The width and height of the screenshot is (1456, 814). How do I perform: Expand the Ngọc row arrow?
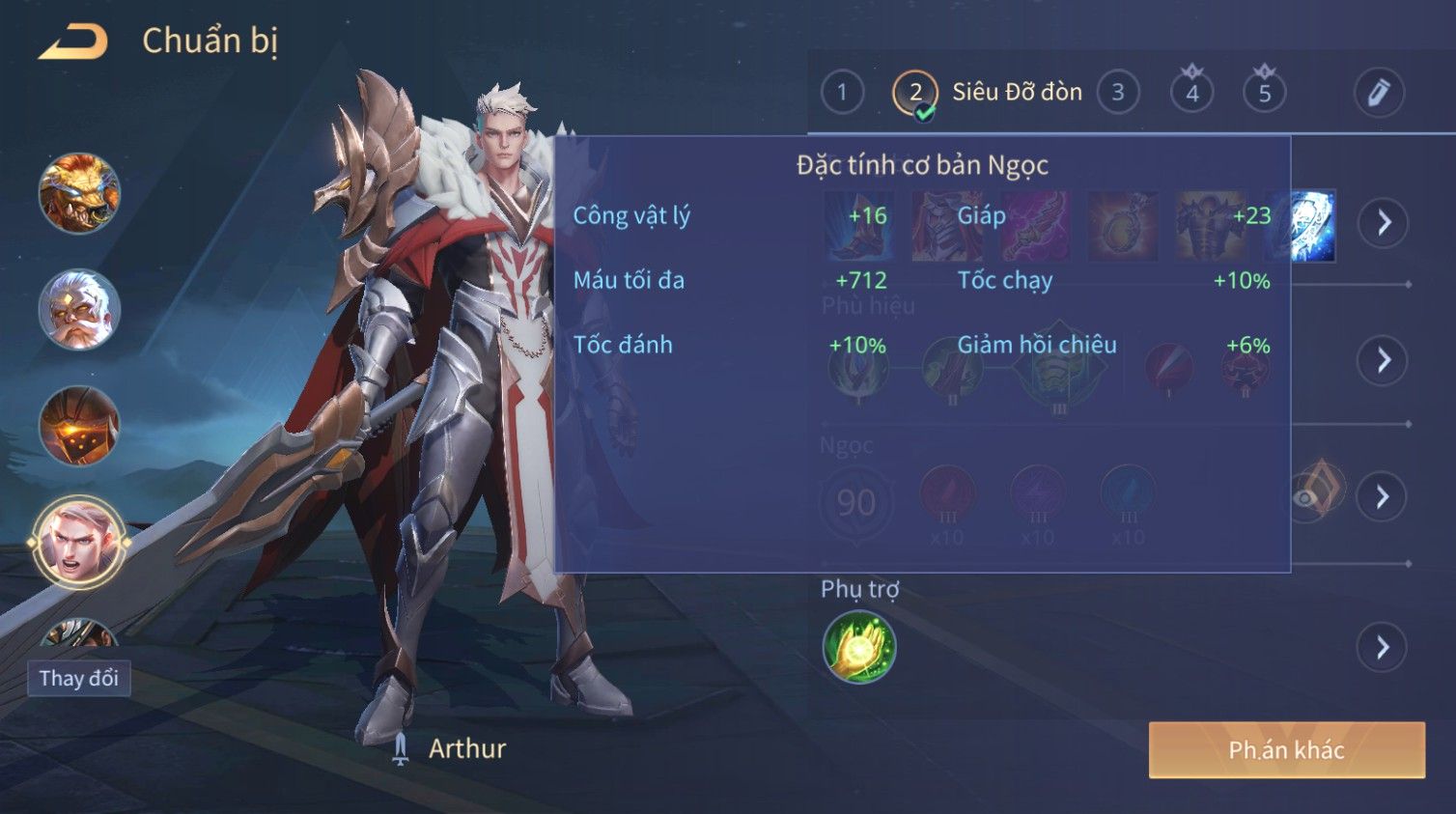1383,496
